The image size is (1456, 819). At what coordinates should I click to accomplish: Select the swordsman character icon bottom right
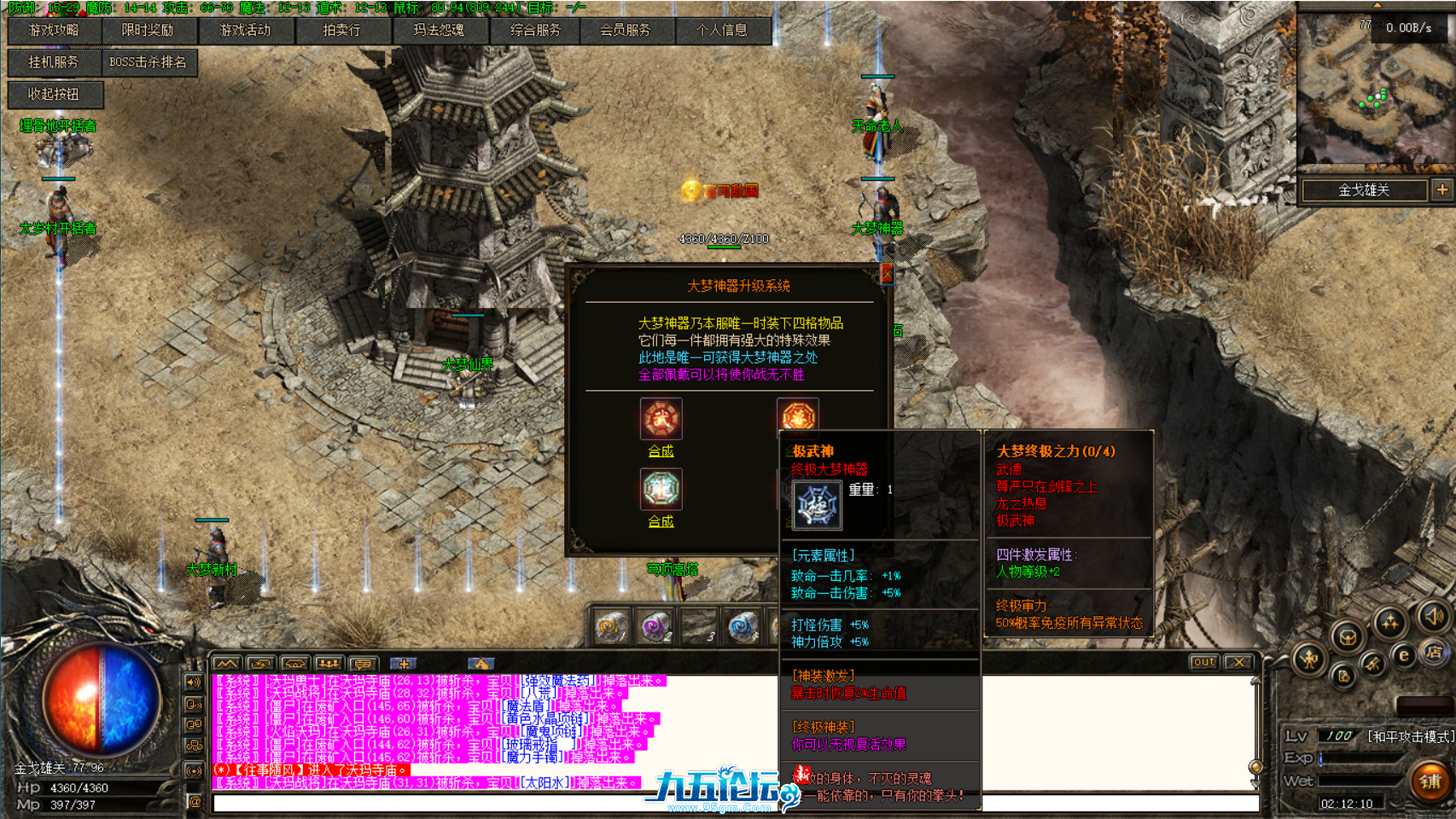(1310, 660)
